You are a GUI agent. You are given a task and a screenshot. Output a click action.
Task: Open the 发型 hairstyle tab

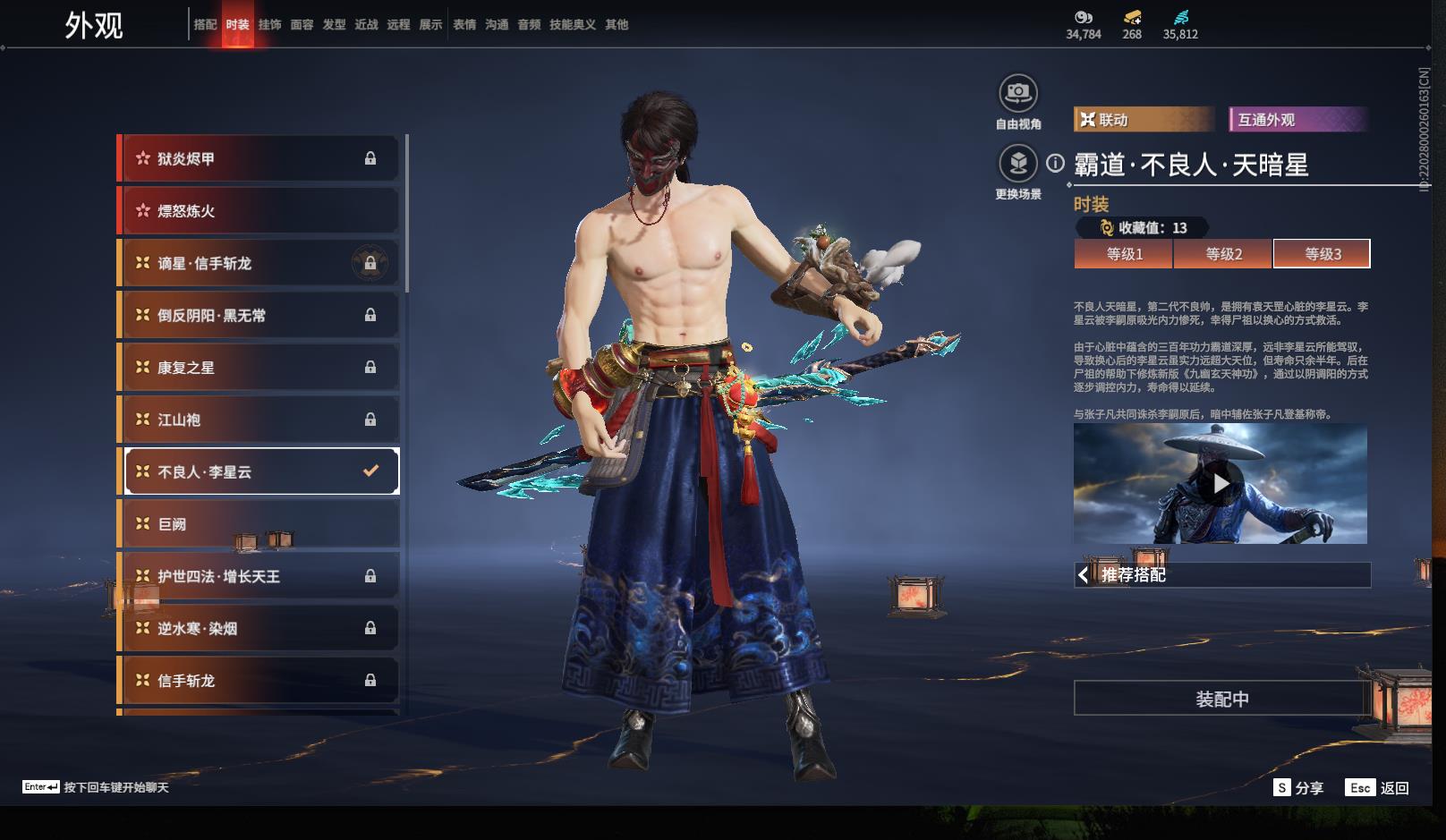pyautogui.click(x=334, y=25)
